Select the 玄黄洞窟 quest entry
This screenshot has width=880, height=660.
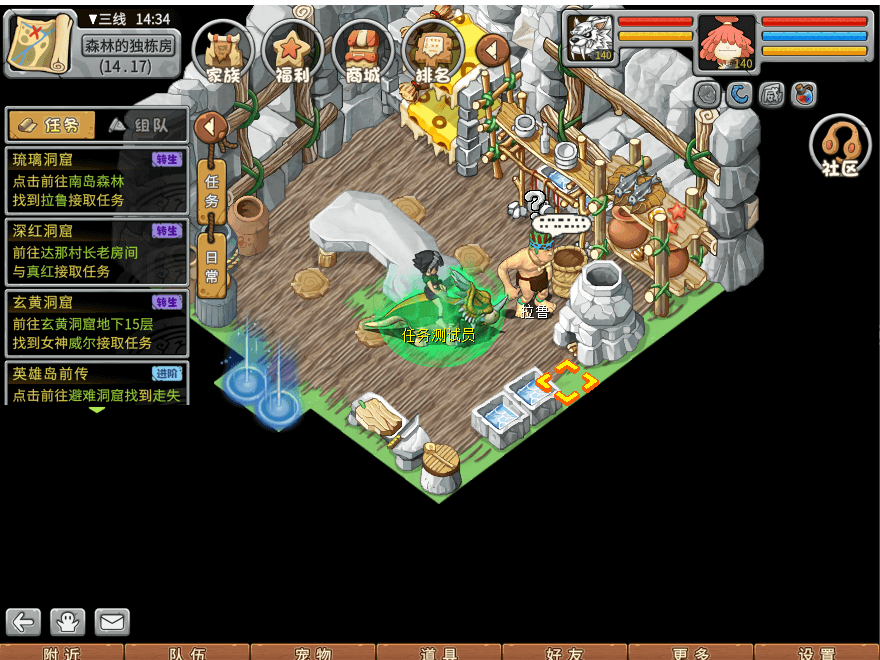97,321
